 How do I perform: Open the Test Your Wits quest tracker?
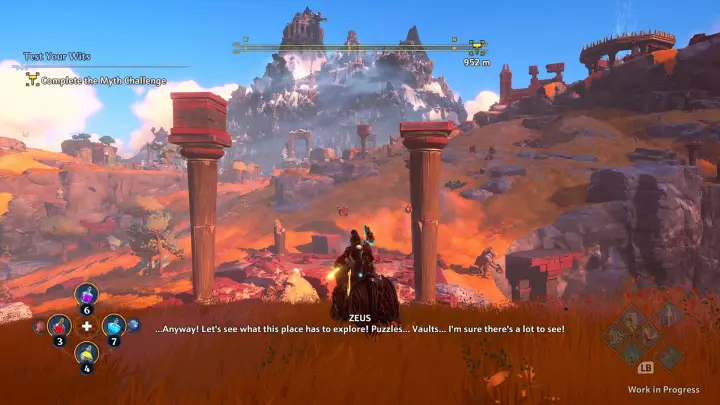point(52,57)
